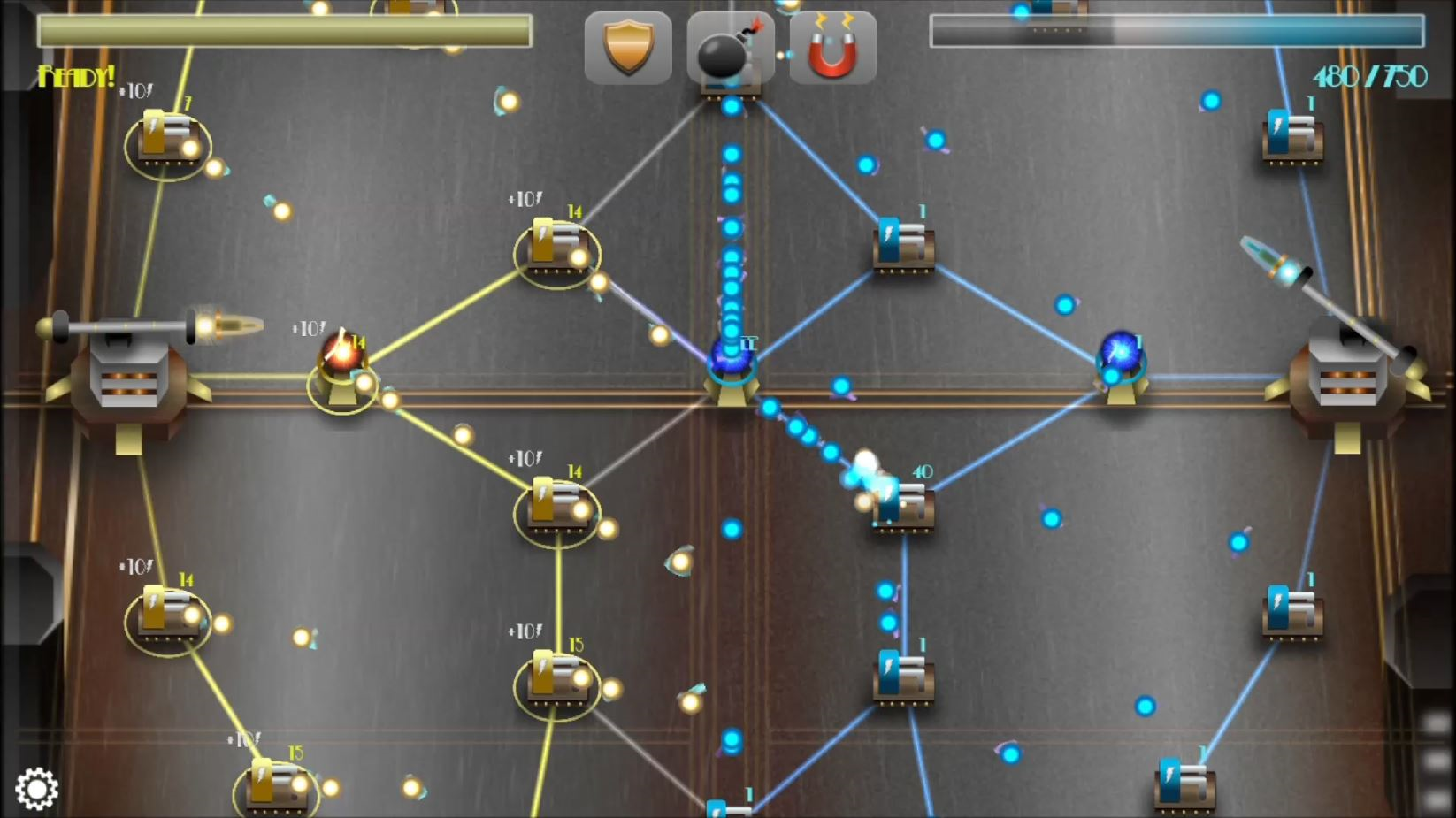Click the yellow generator tower labeled 15
This screenshot has height=818, width=1456.
557,677
